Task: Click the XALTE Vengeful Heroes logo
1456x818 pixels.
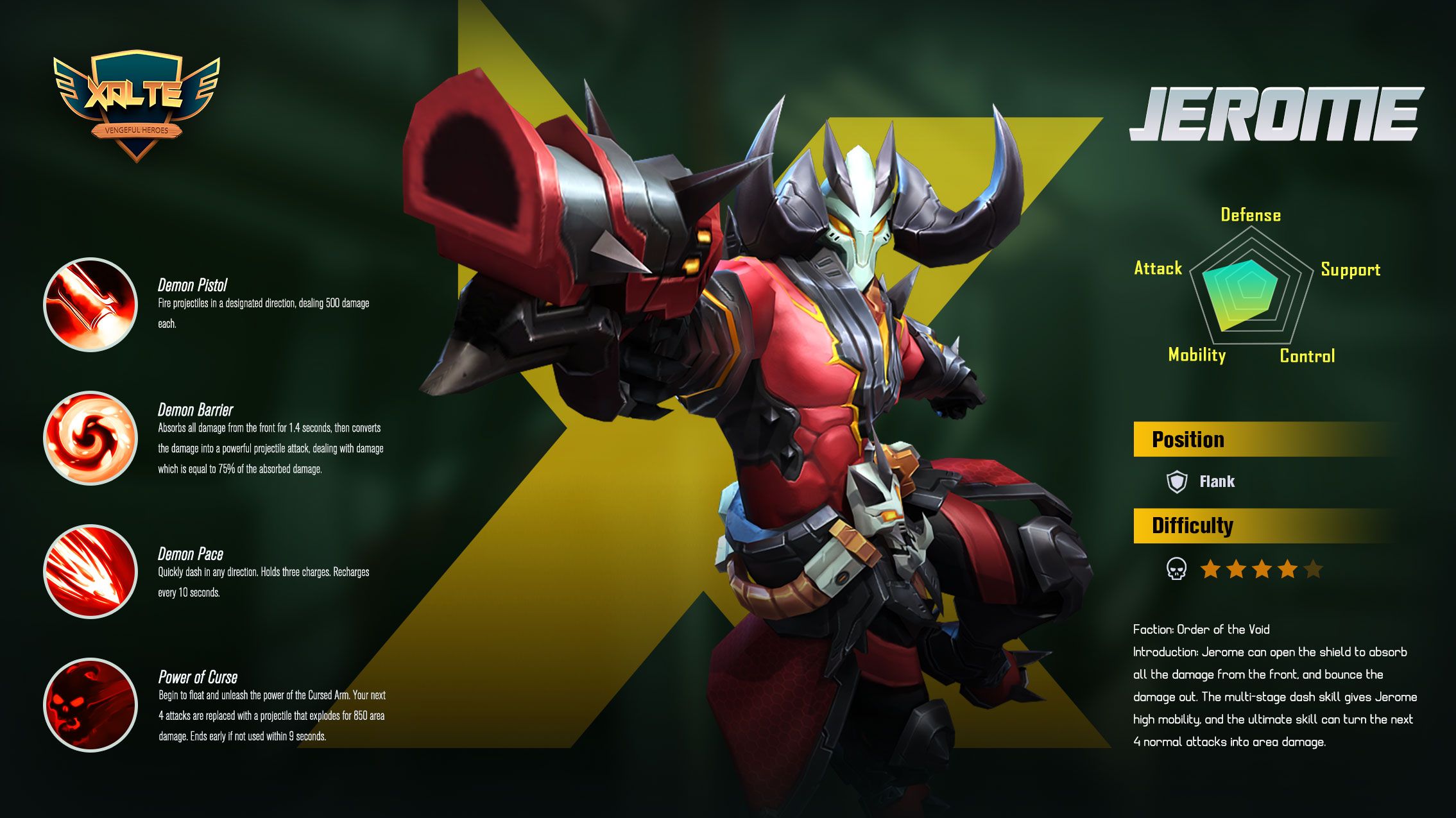Action: click(137, 105)
